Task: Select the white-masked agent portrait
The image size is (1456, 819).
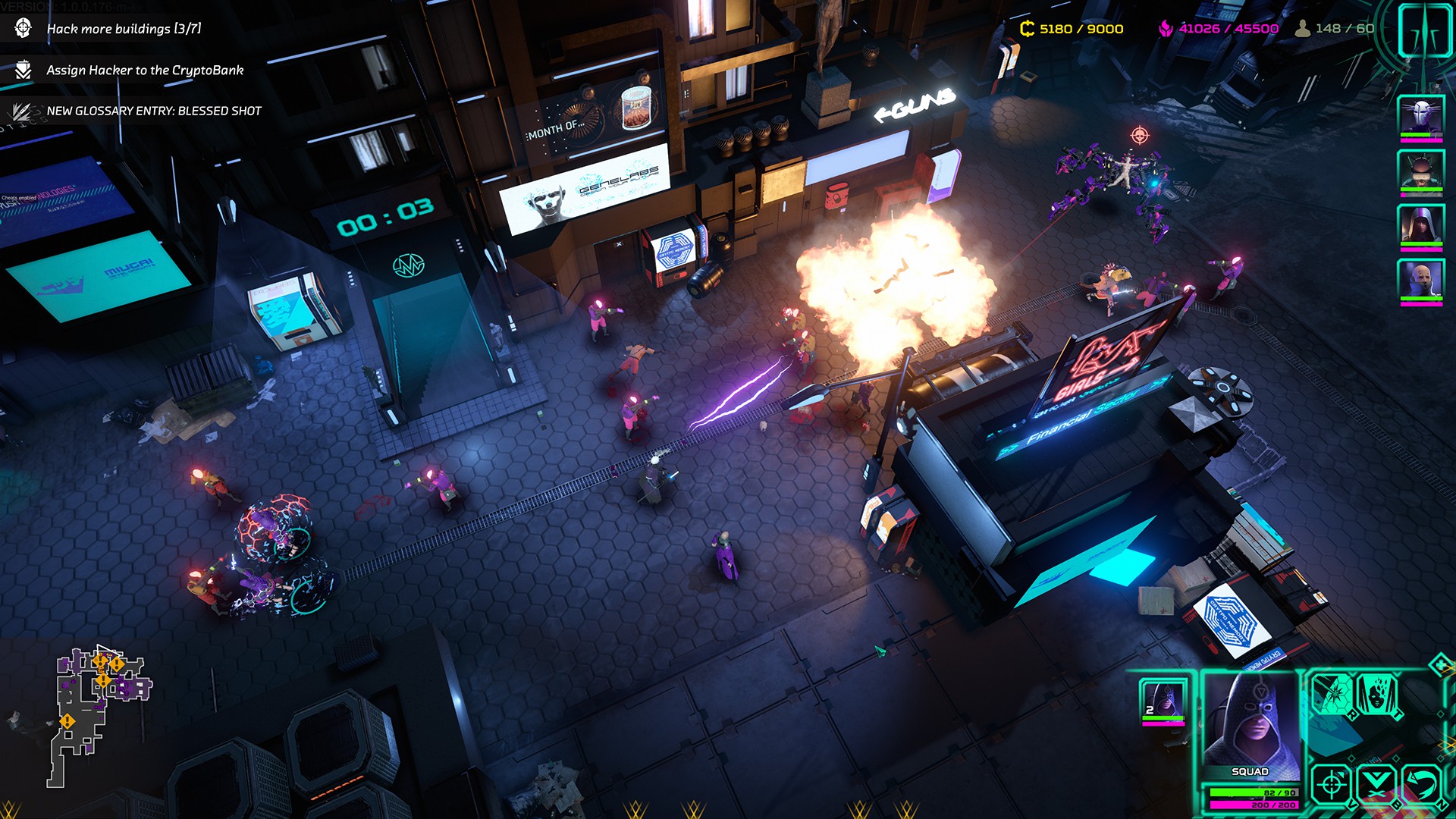Action: [1420, 118]
